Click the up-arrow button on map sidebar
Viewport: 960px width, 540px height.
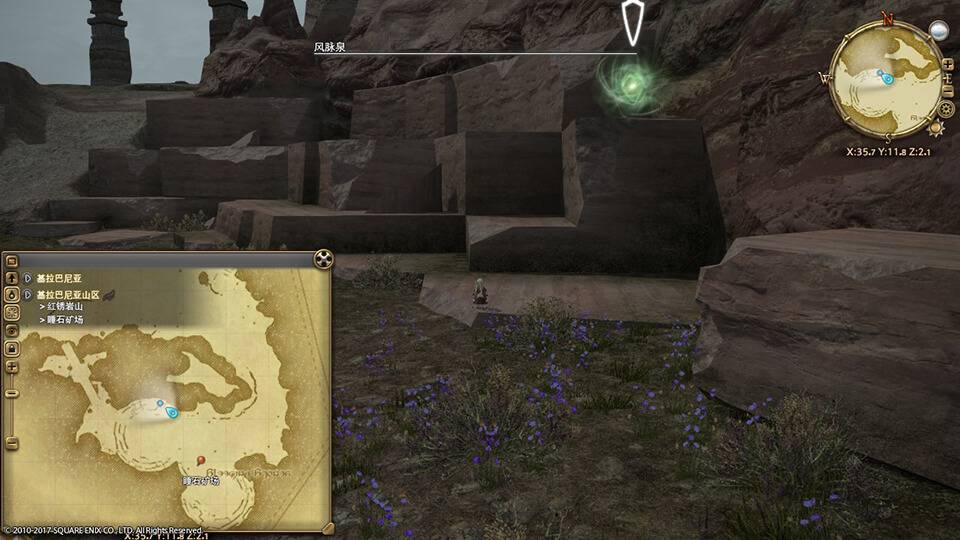[11, 277]
